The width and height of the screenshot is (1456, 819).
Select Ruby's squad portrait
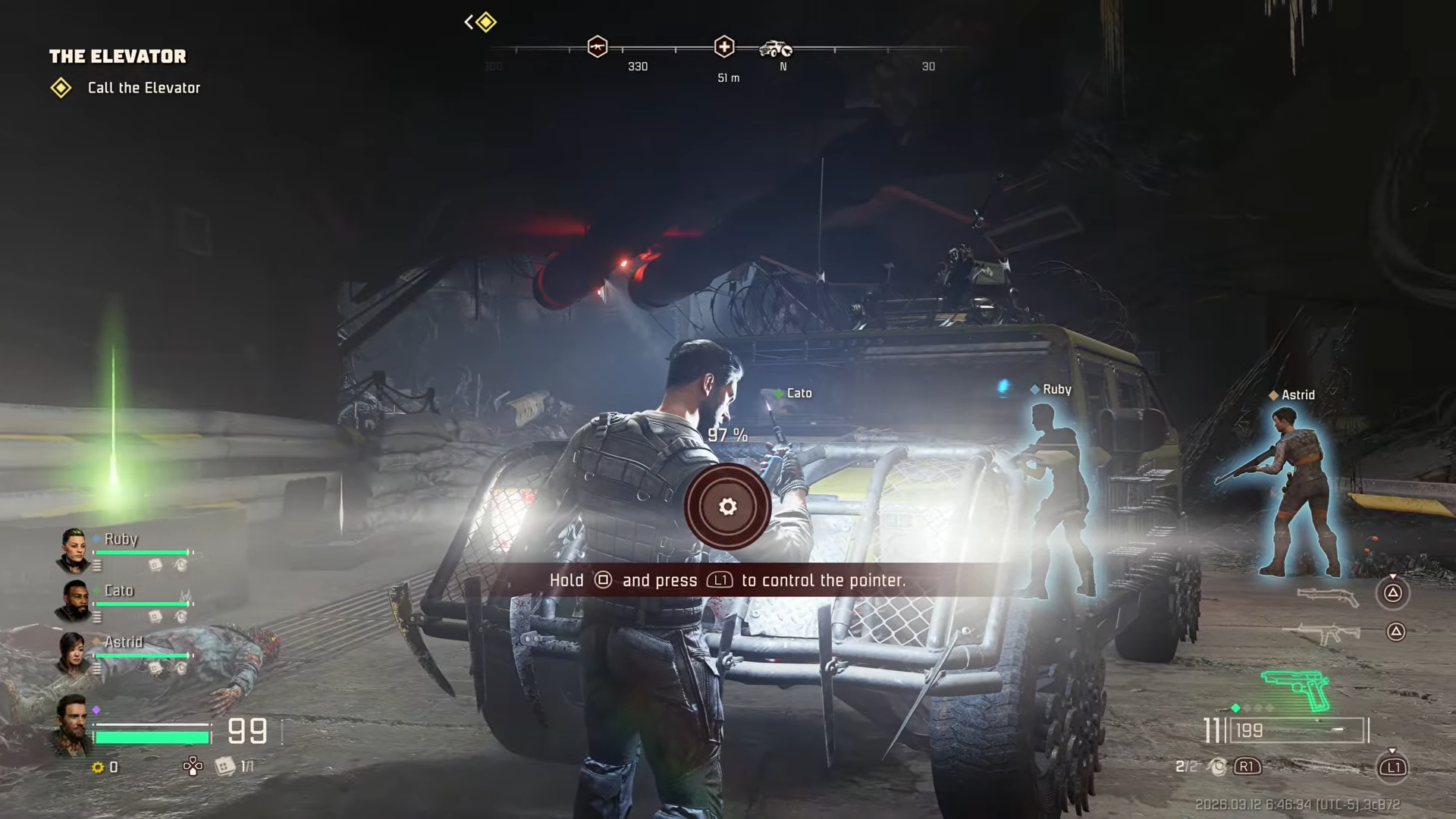[x=74, y=550]
